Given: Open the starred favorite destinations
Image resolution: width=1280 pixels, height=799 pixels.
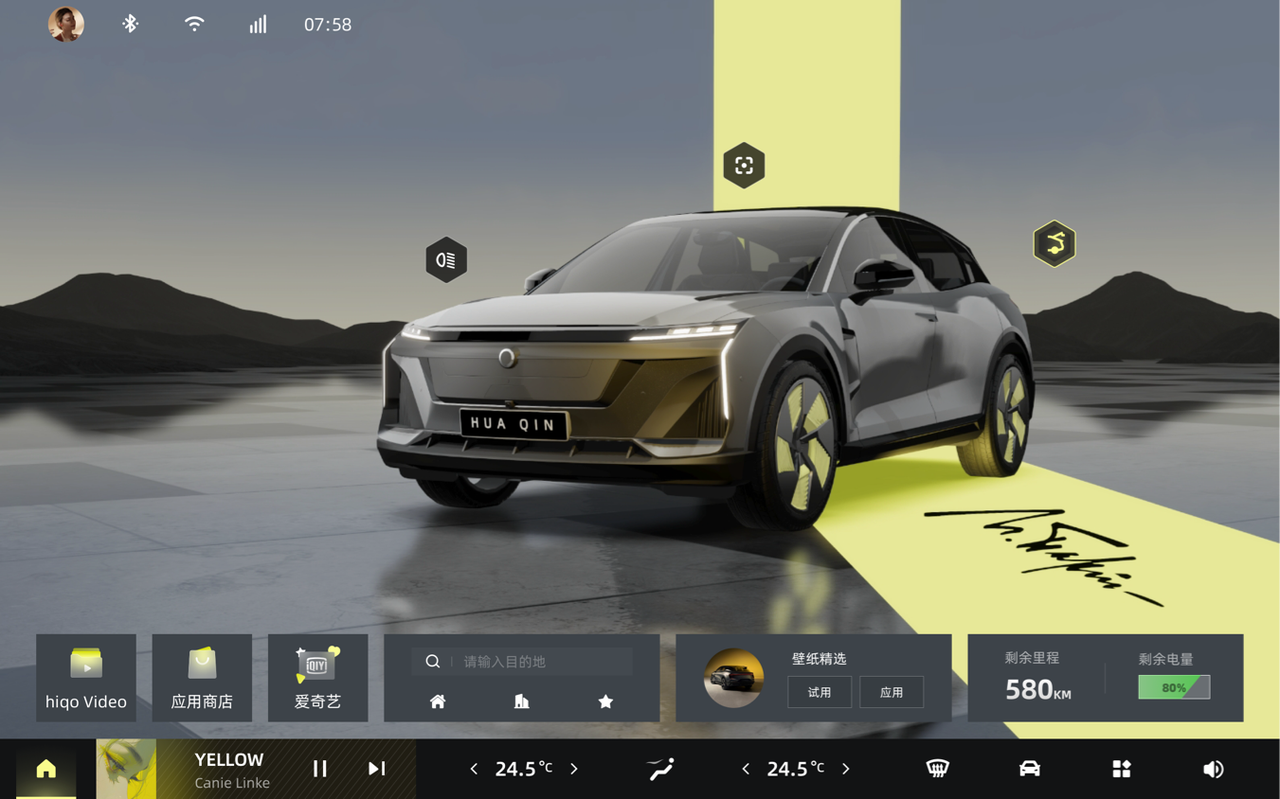Looking at the screenshot, I should point(605,702).
